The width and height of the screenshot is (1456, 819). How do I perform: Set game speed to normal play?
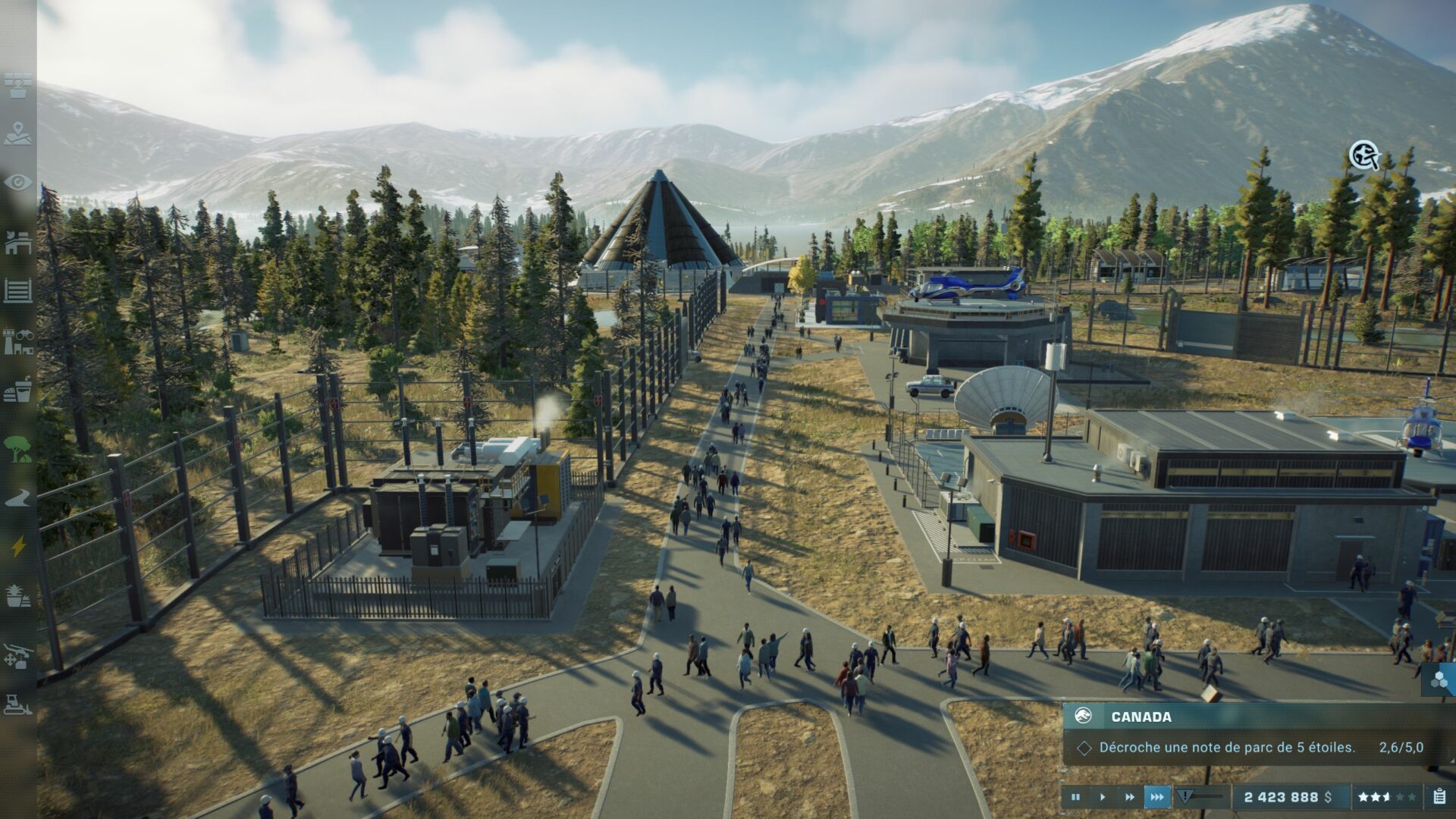tap(1102, 797)
